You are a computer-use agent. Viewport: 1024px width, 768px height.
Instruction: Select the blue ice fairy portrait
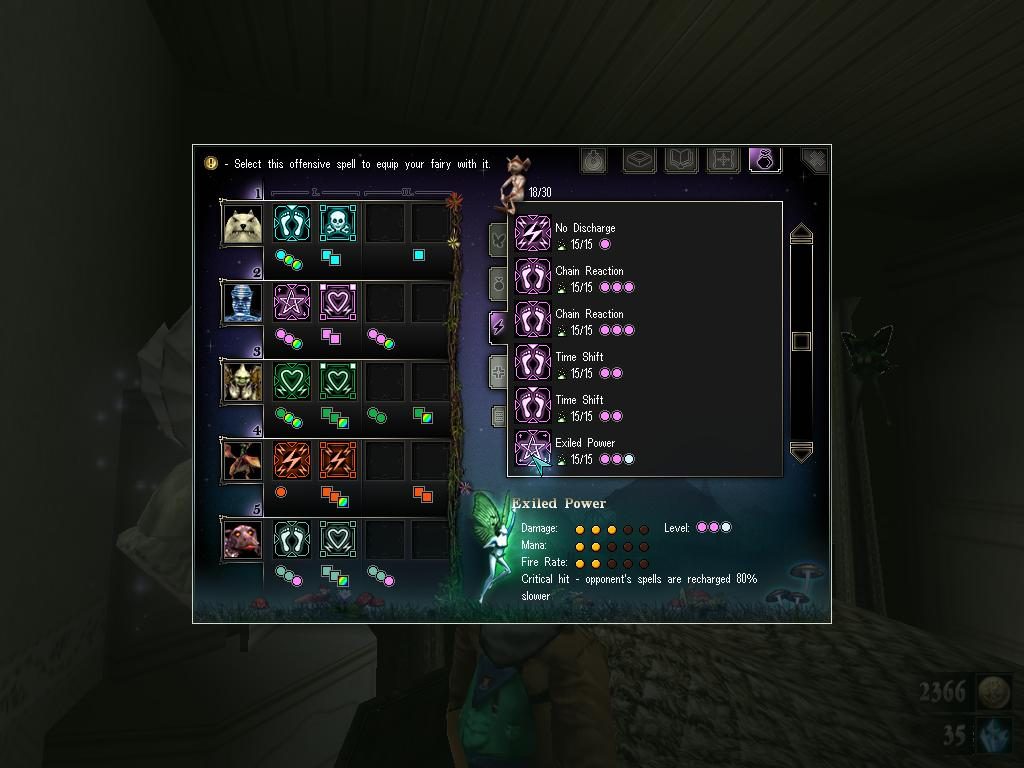(x=243, y=302)
